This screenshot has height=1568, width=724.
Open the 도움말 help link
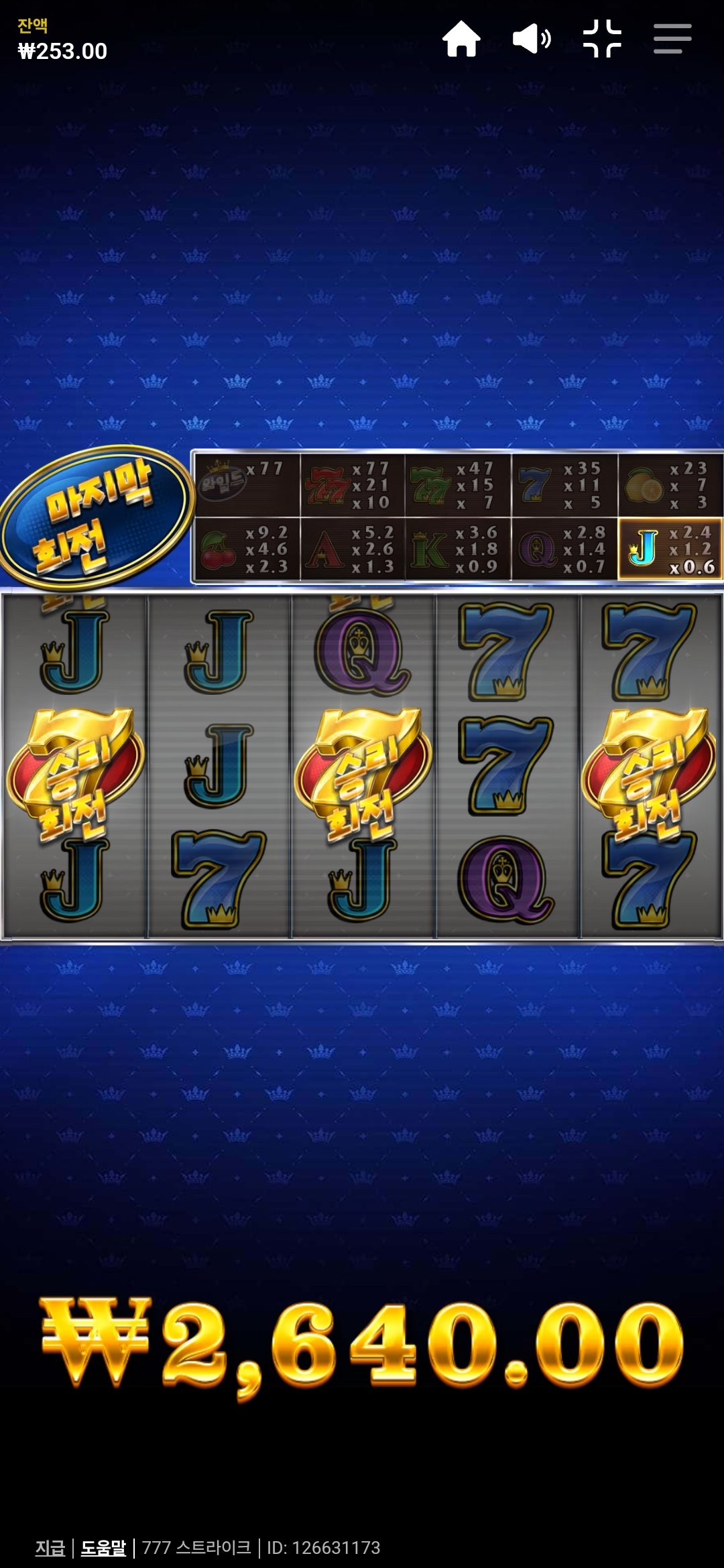(x=103, y=1547)
